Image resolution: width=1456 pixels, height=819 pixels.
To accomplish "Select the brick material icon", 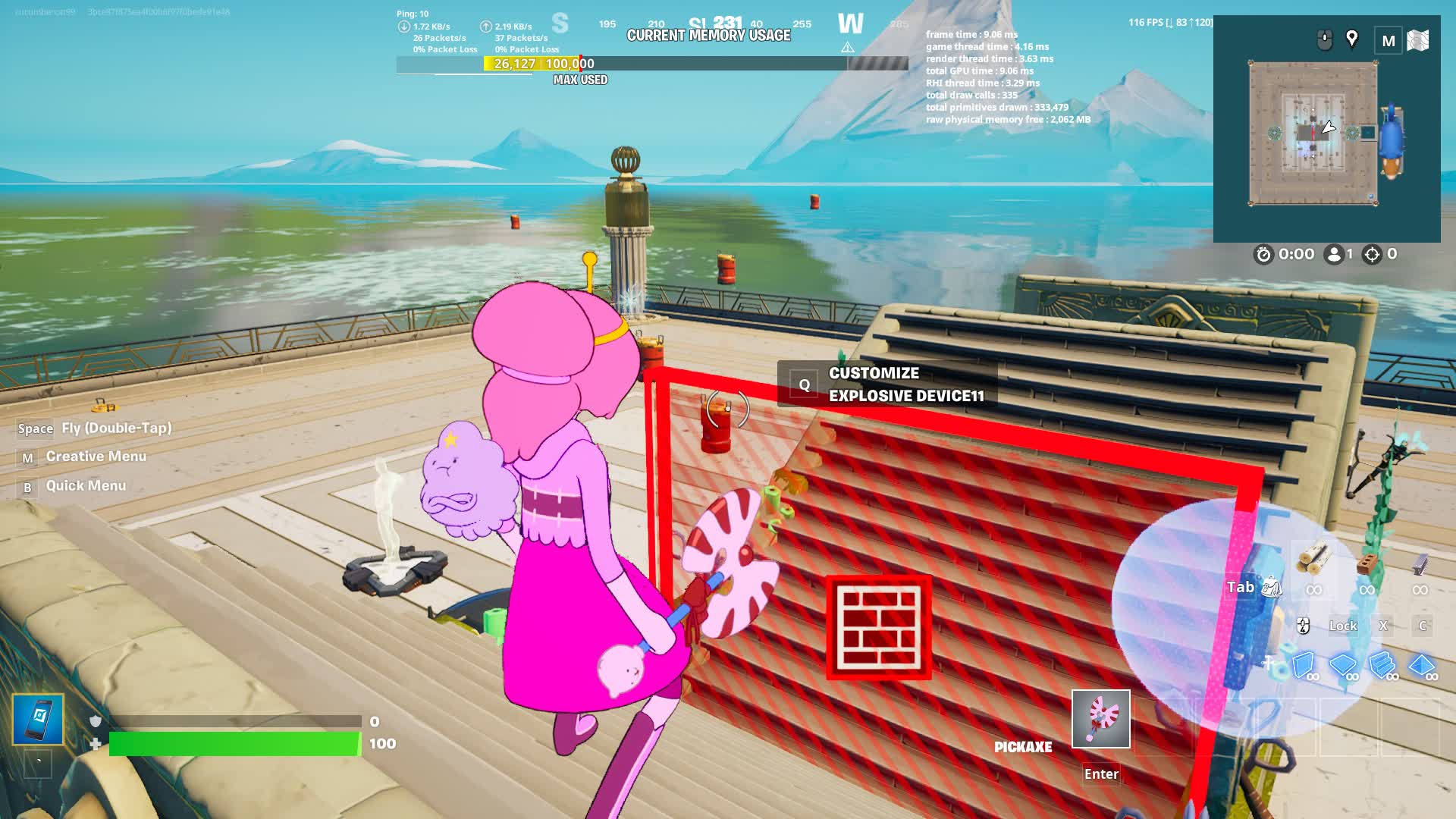I will 1367,563.
